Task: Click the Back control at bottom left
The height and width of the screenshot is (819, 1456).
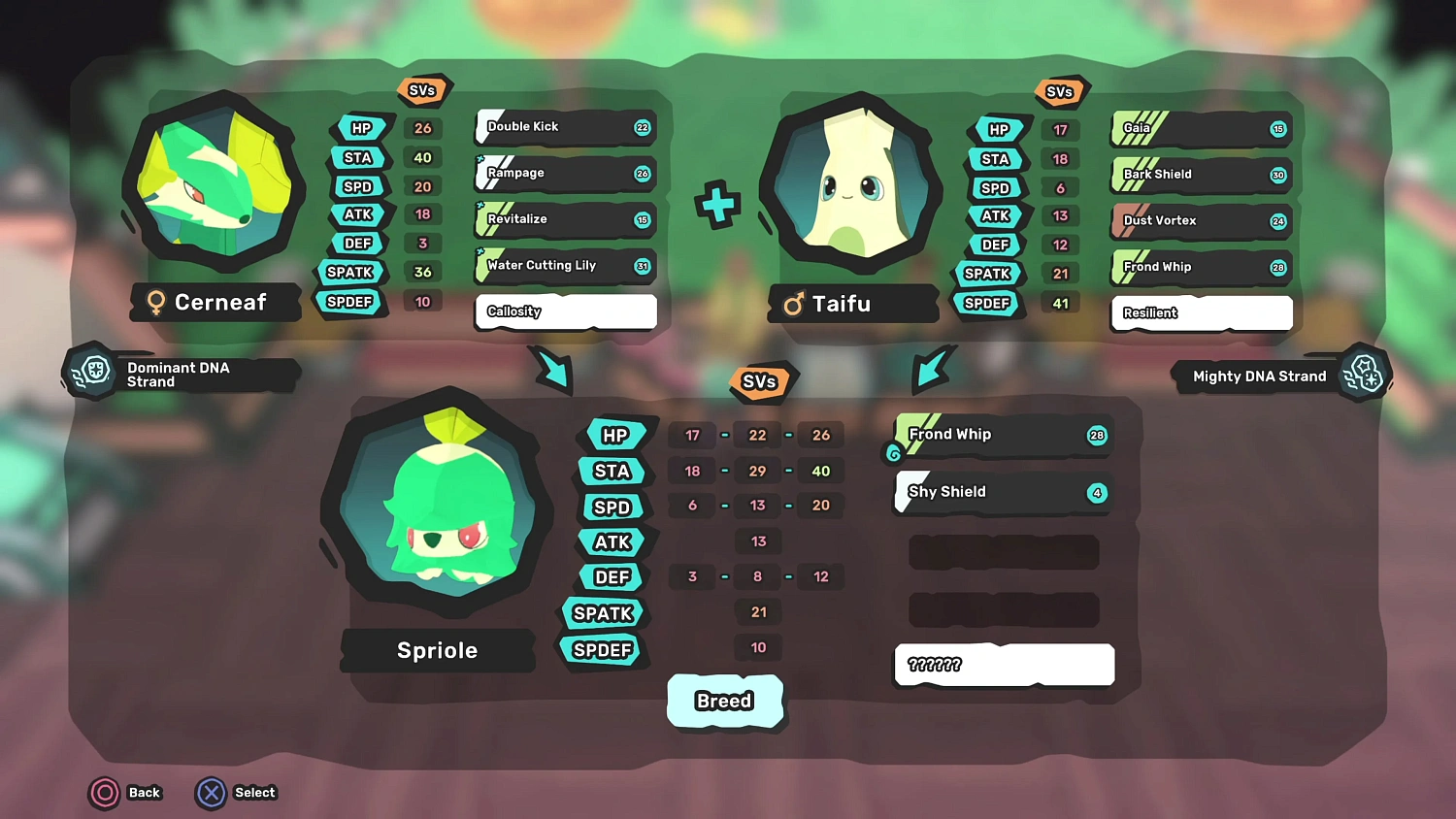Action: 125,793
